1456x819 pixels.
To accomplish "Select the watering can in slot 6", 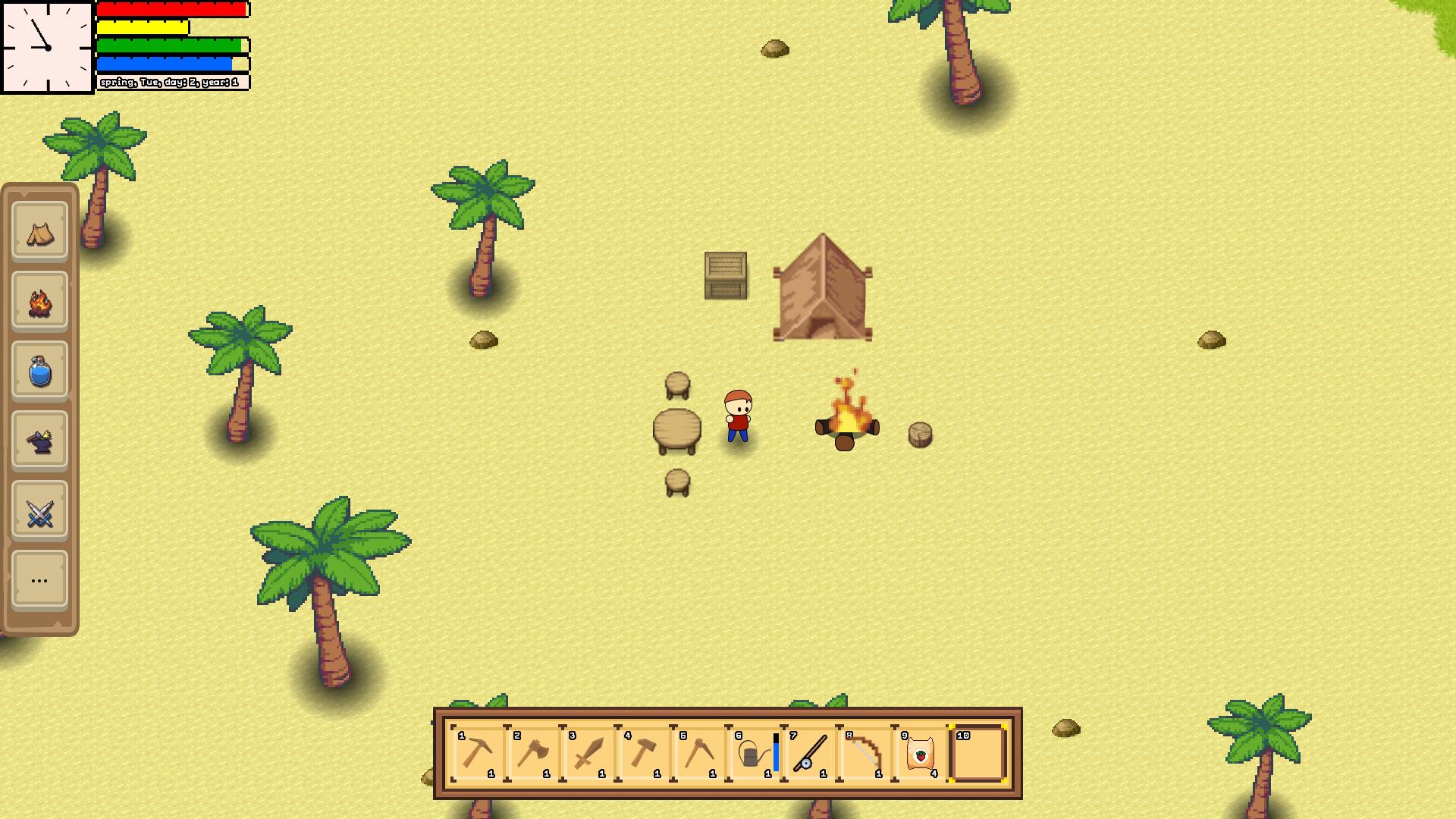I will pyautogui.click(x=751, y=756).
